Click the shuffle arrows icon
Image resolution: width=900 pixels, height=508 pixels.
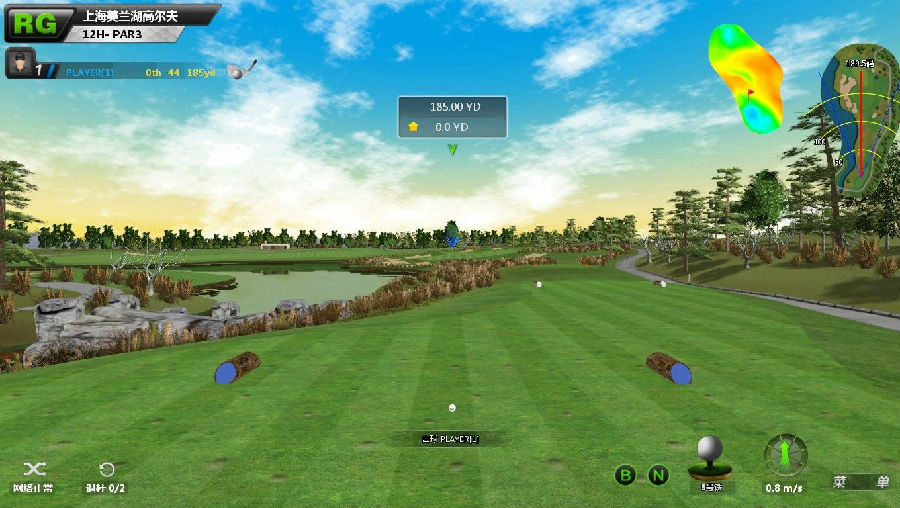tap(34, 469)
